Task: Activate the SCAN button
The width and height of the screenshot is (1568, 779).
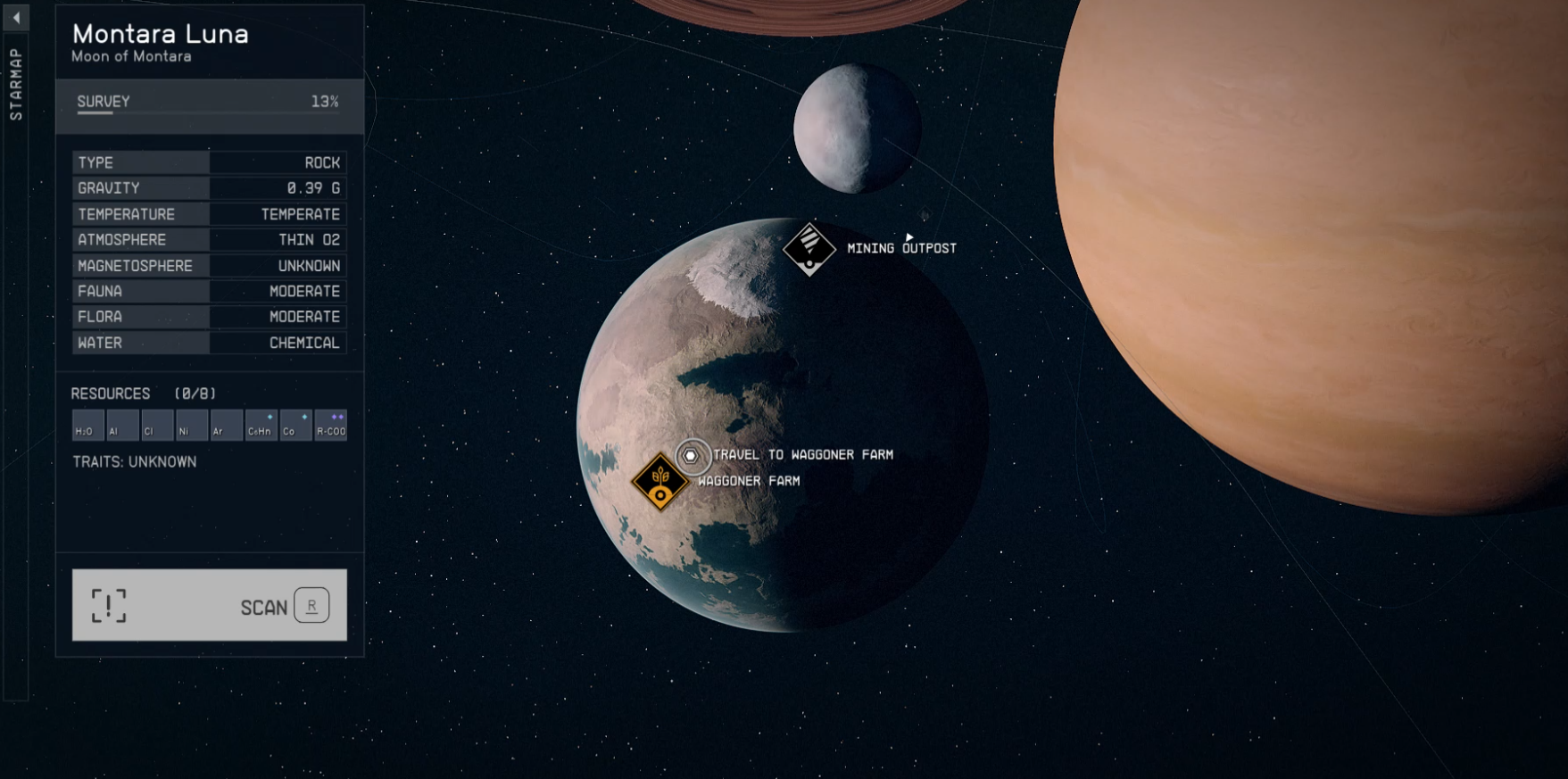Action: [x=209, y=605]
